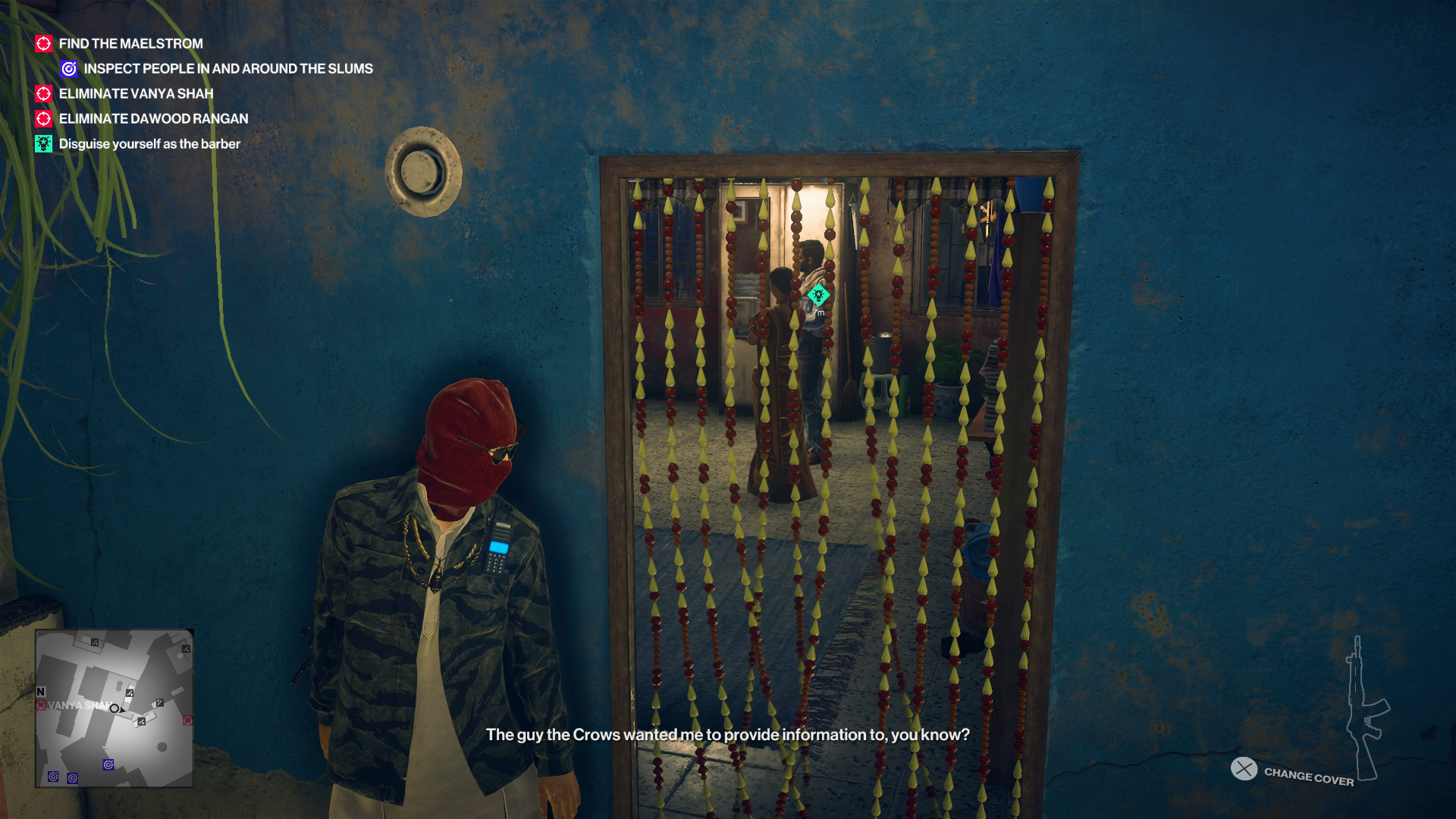Click the player arrow marker on the minimap
Image resolution: width=1456 pixels, height=819 pixels.
point(115,708)
